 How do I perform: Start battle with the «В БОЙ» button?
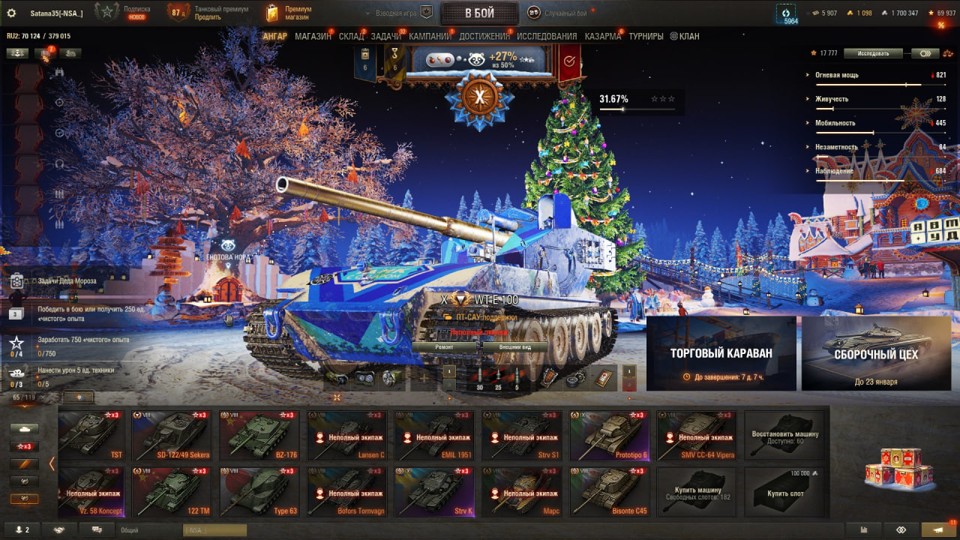[x=479, y=13]
